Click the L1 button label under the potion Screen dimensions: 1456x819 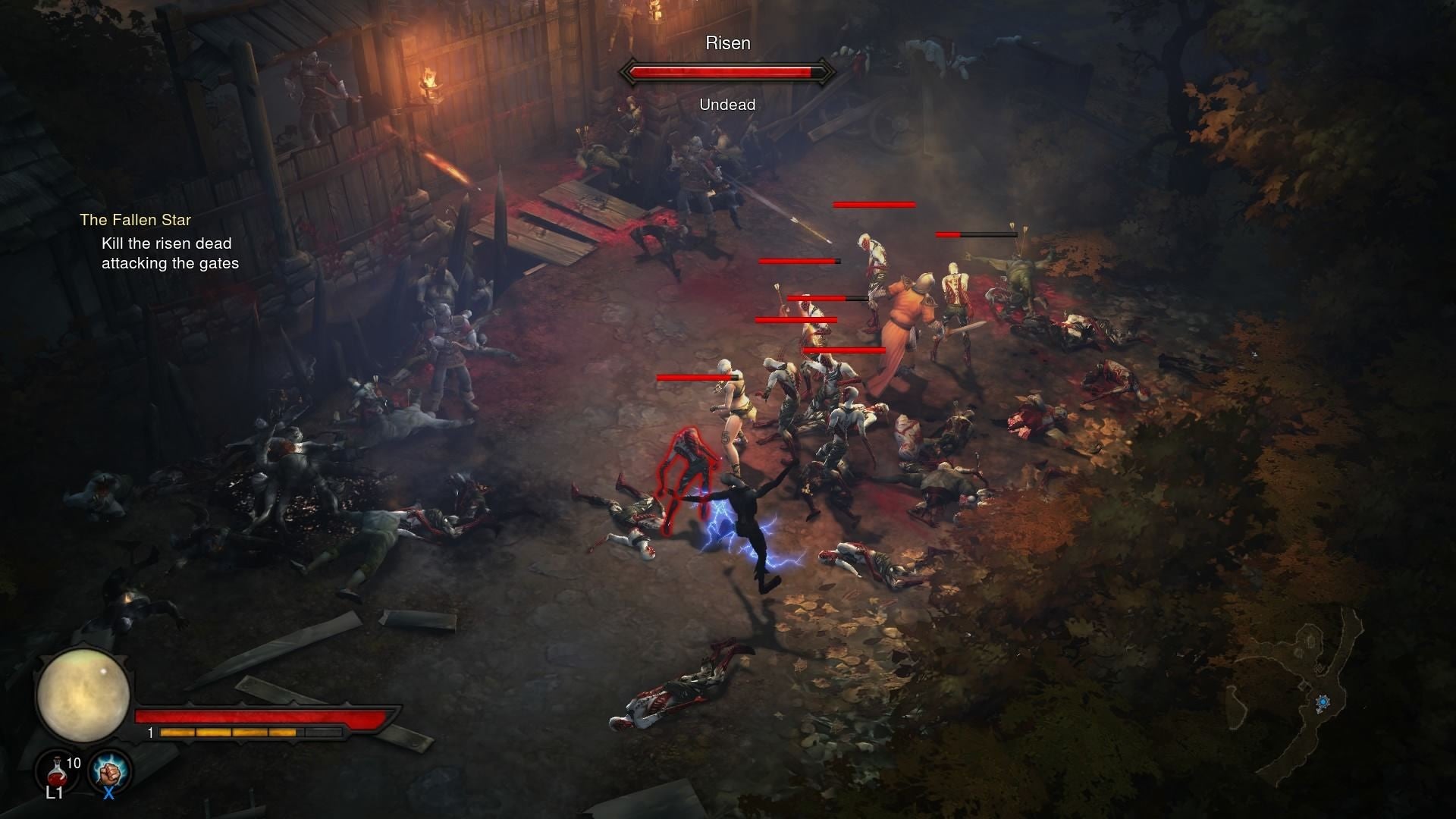coord(53,795)
